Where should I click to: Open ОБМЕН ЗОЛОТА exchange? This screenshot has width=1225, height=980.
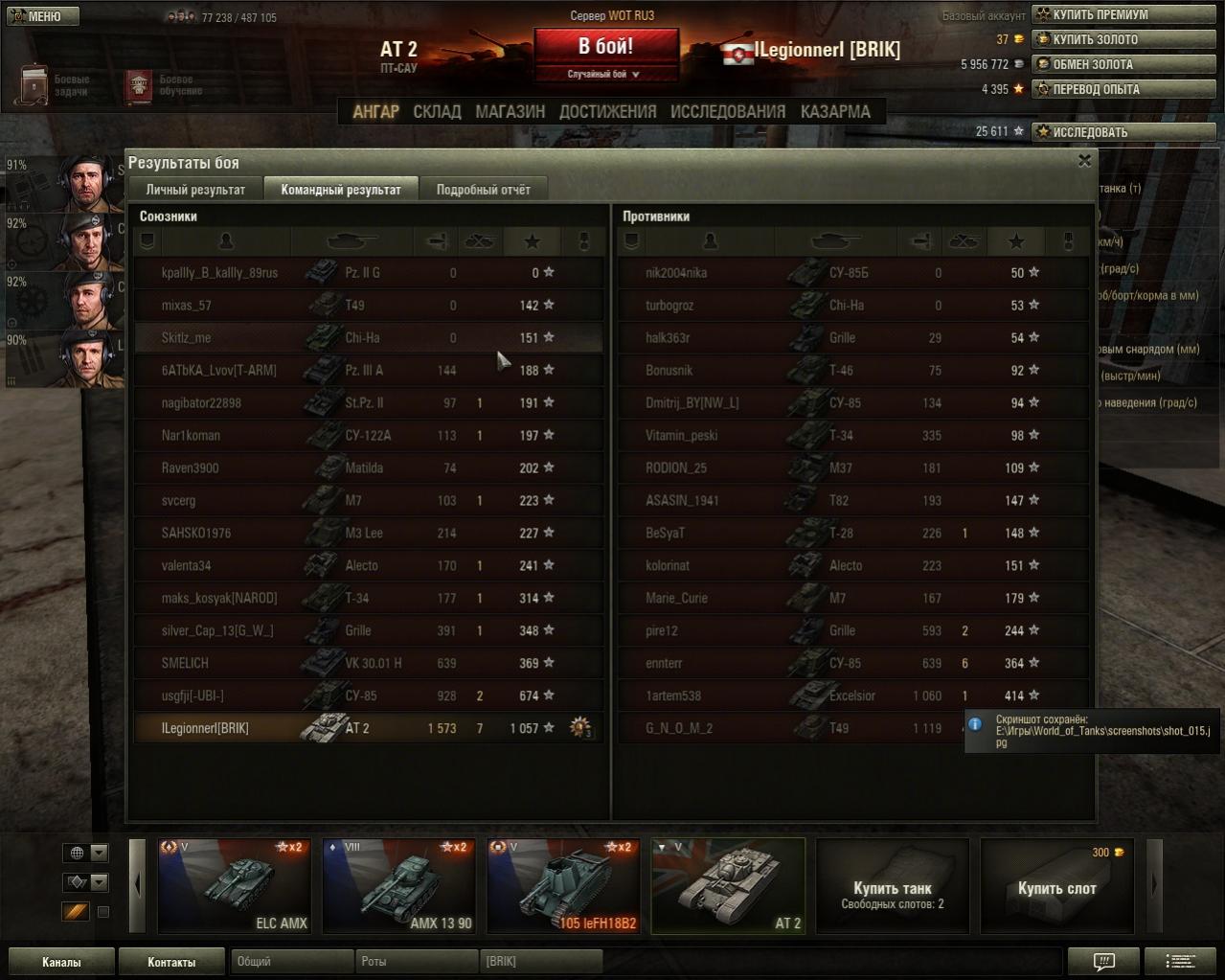coord(1123,64)
